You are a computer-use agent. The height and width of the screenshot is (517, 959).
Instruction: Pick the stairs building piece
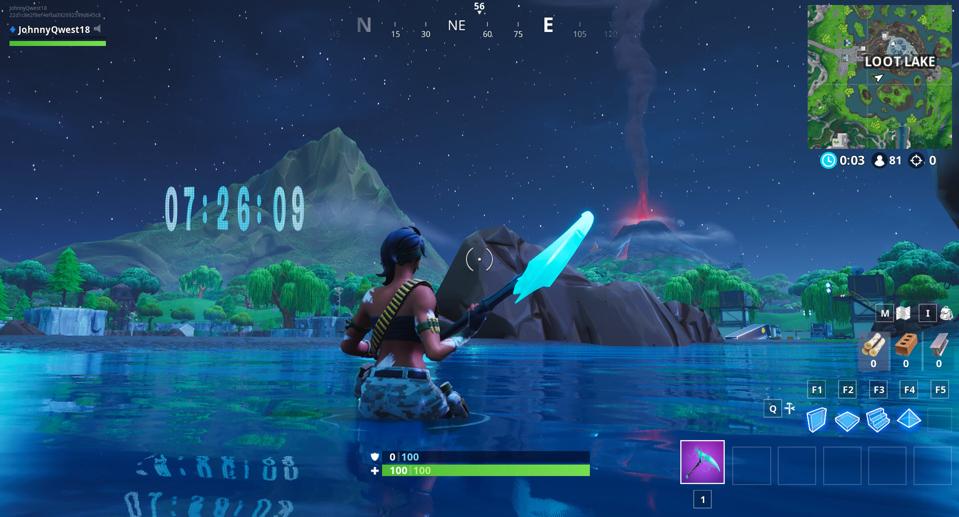(x=878, y=420)
